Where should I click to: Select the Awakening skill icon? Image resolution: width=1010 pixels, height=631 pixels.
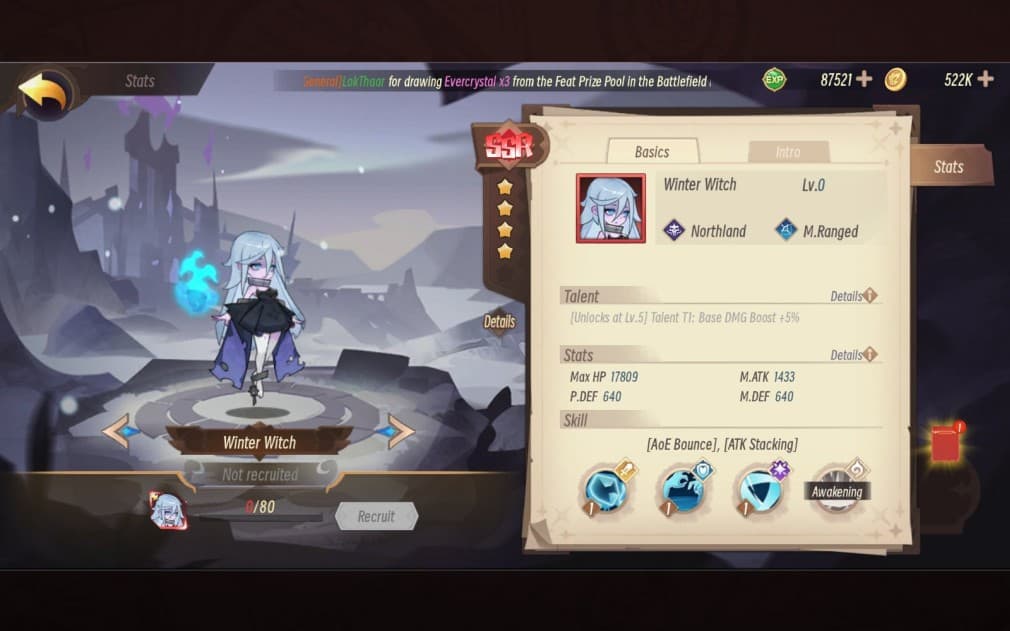pos(835,490)
